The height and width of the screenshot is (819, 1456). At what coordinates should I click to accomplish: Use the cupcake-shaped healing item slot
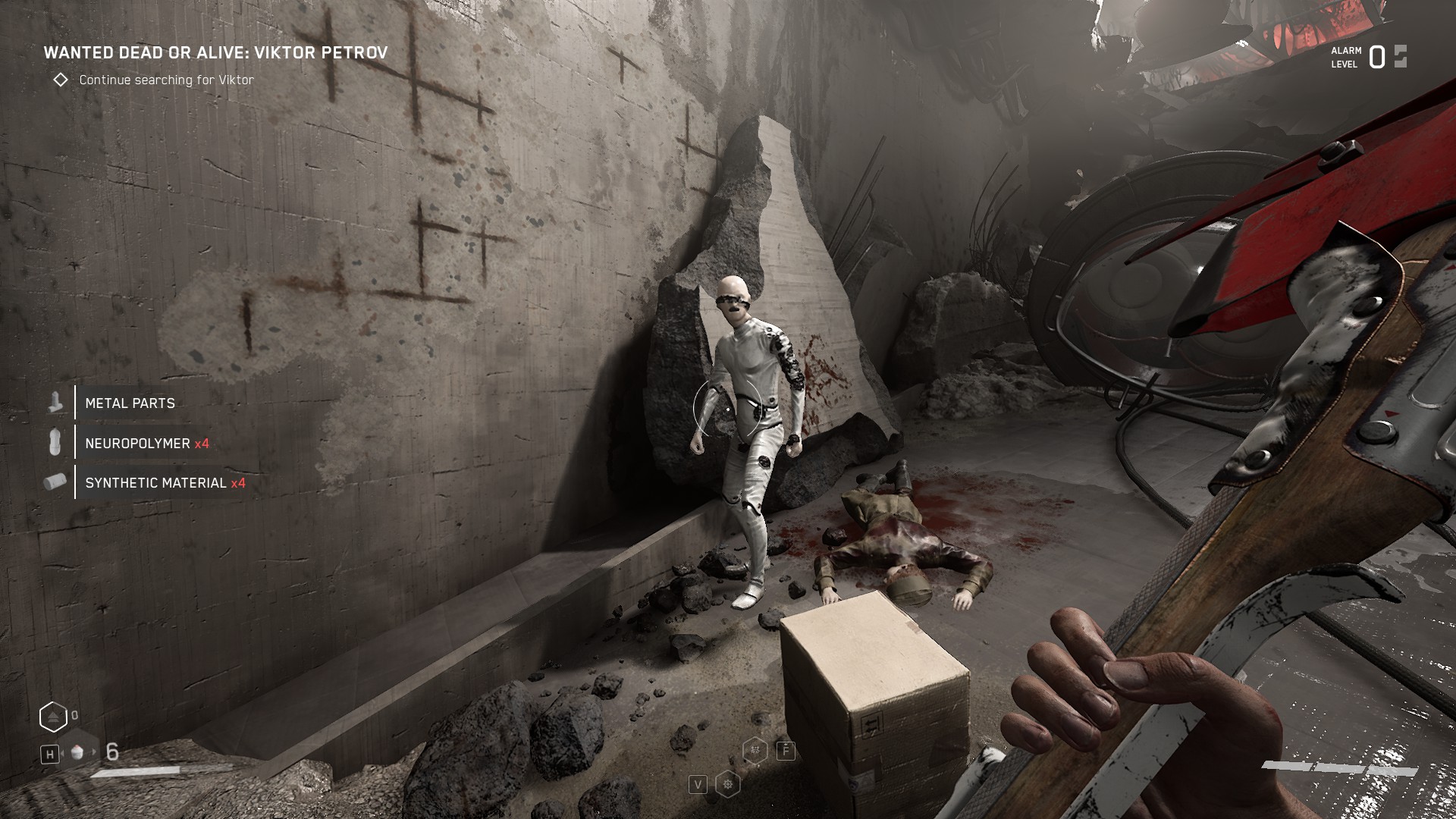pyautogui.click(x=76, y=752)
